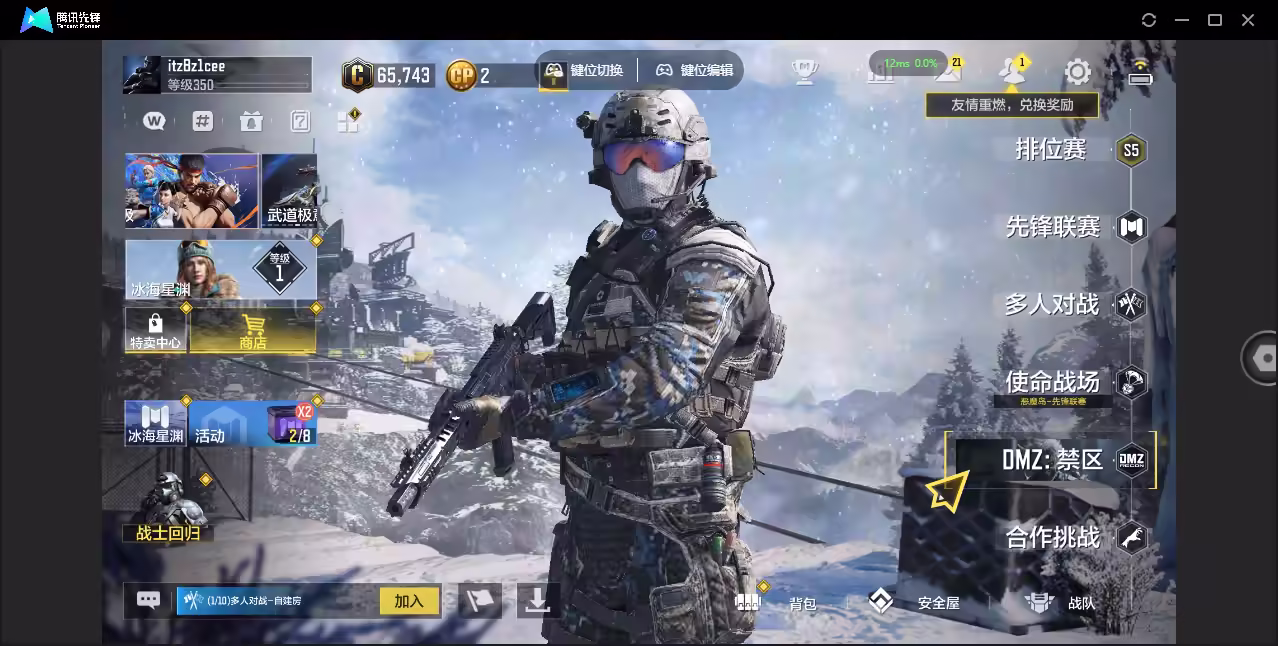Open the 合作挑战 co-op mode
The width and height of the screenshot is (1278, 646).
tap(1053, 538)
